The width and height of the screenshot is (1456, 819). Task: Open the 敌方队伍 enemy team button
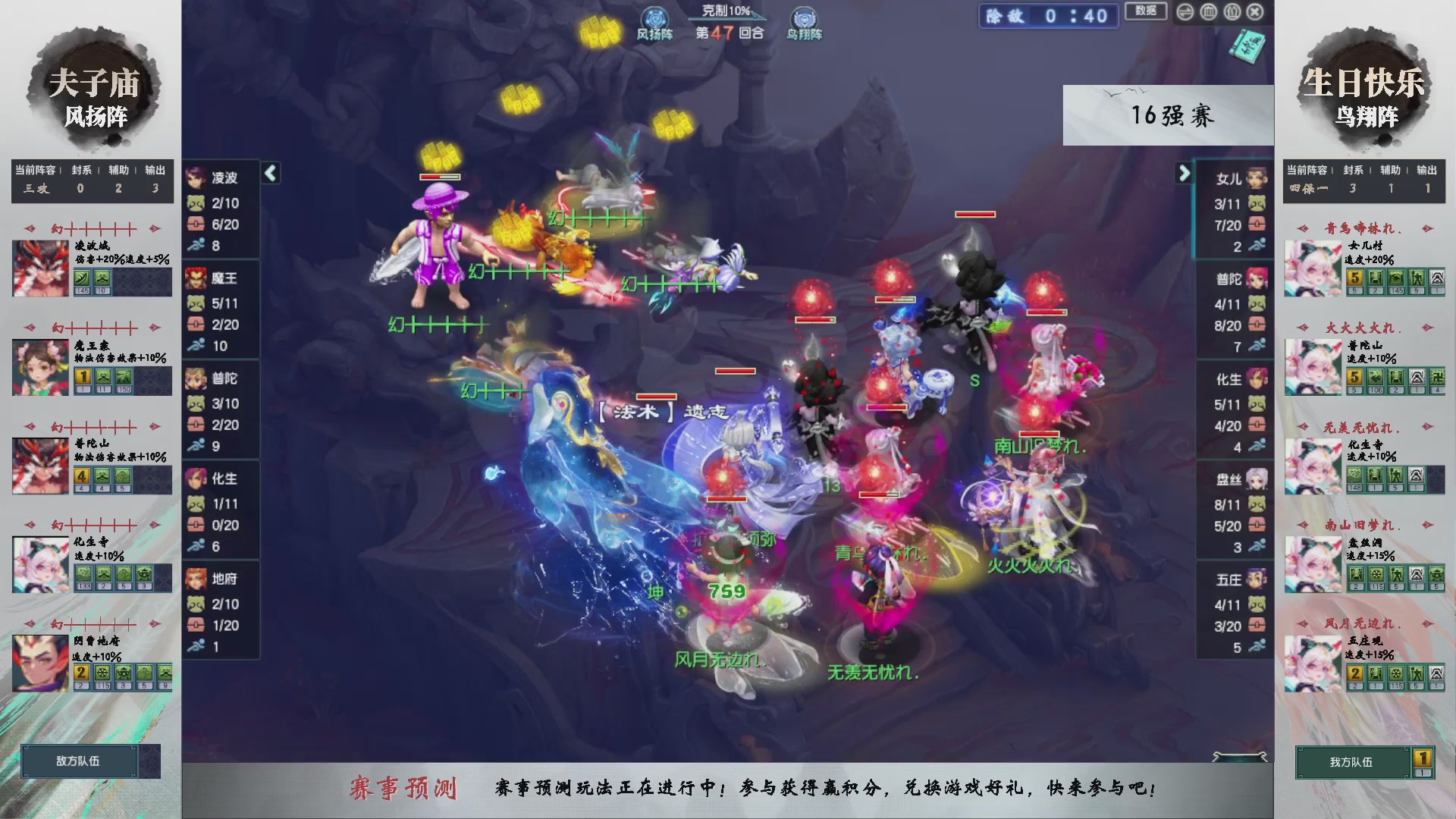pos(80,761)
